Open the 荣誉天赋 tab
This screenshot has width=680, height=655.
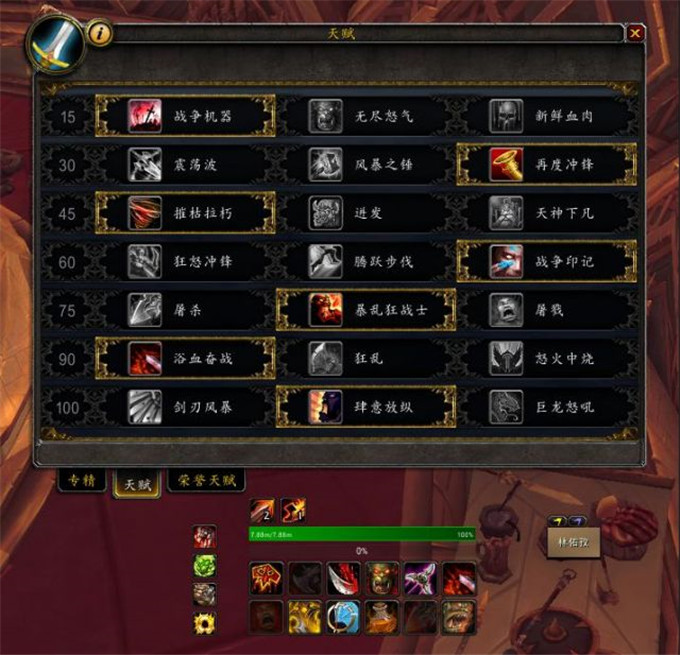pyautogui.click(x=206, y=481)
